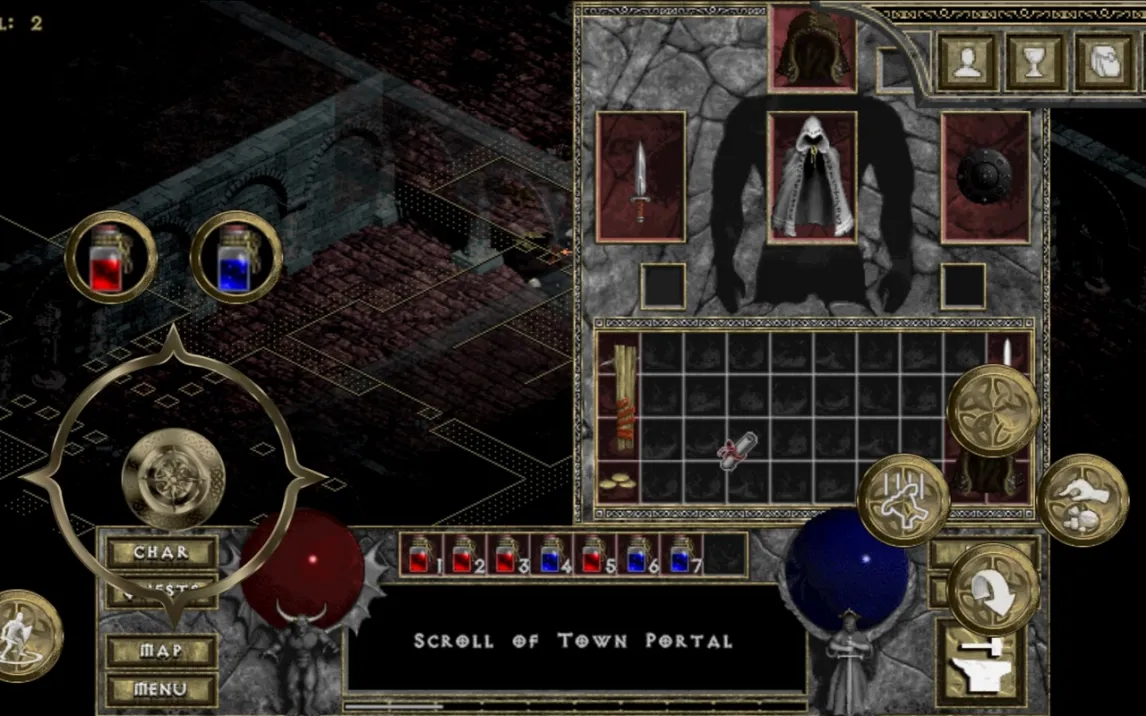Use blue mana potion in belt slot 7
Screen dimensions: 1146x716
coord(684,555)
